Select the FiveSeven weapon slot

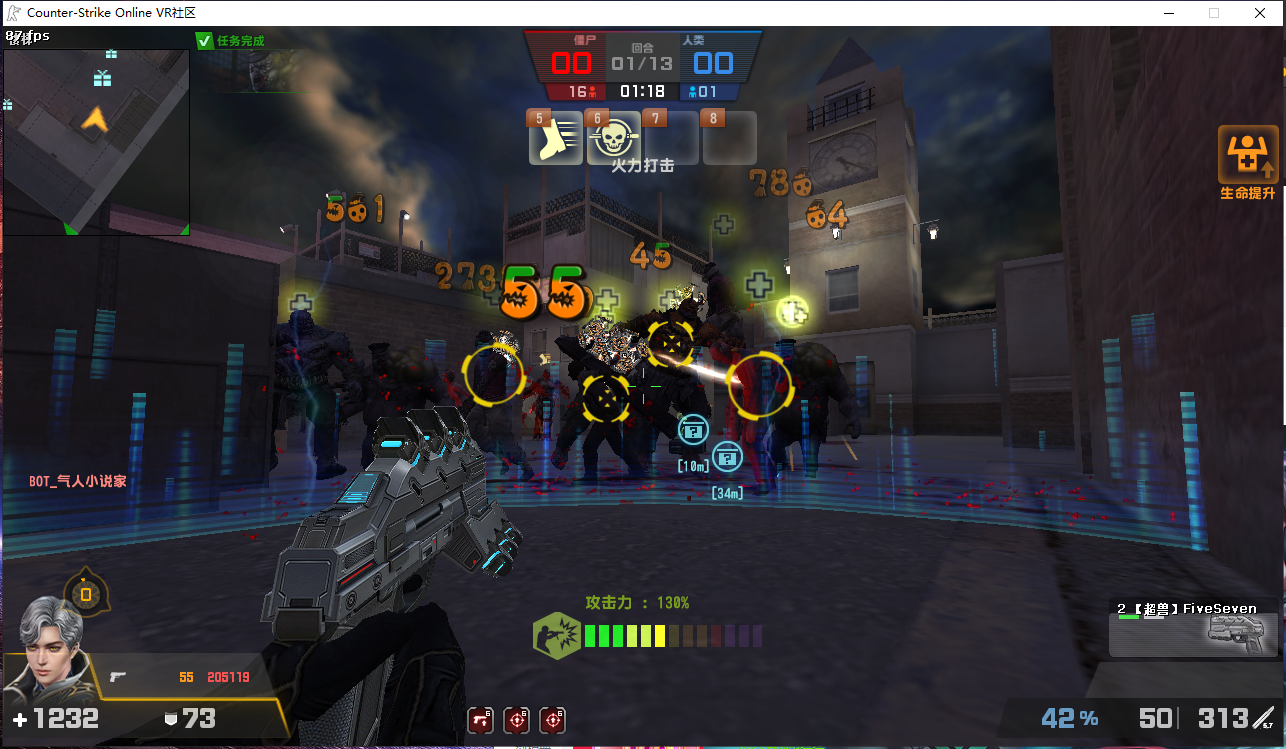1194,627
